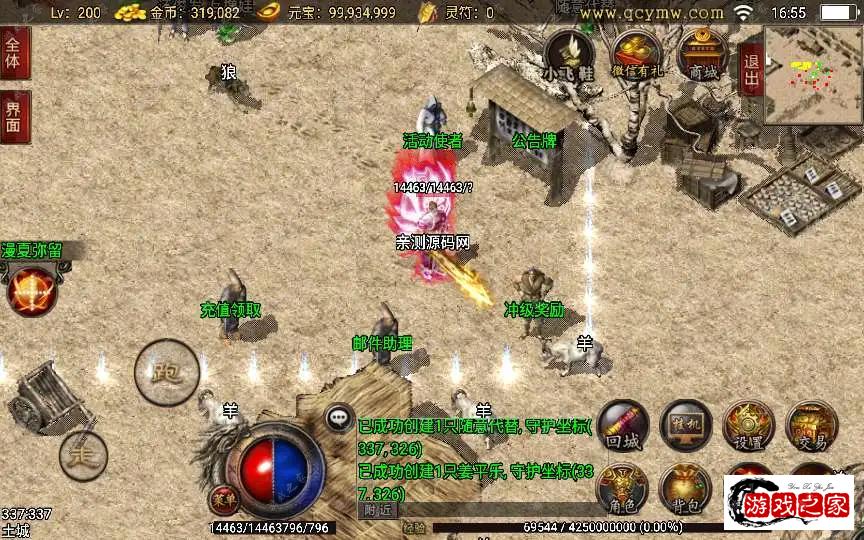
Task: Open the small red 菜单 menu button
Action: 223,497
